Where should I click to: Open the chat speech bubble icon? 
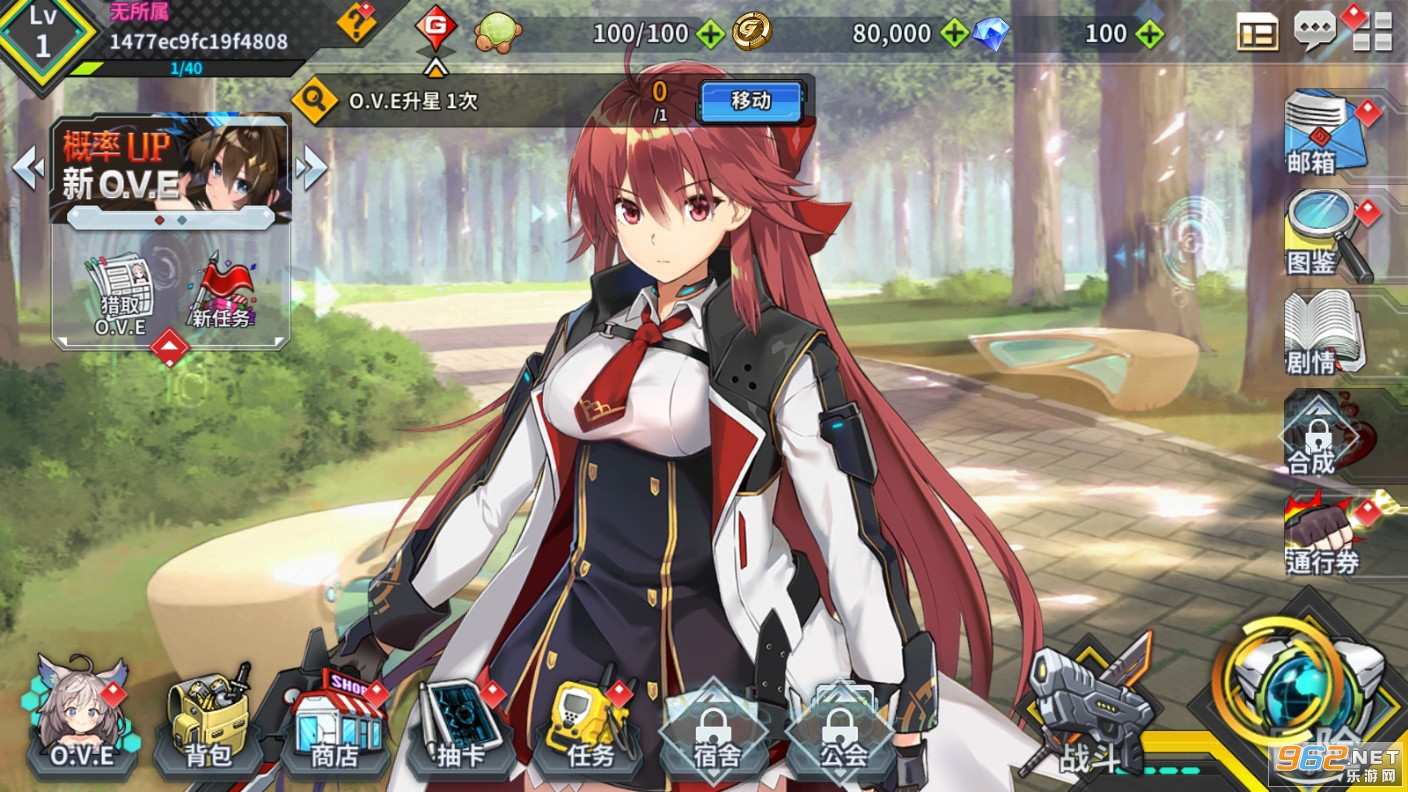pos(1314,31)
